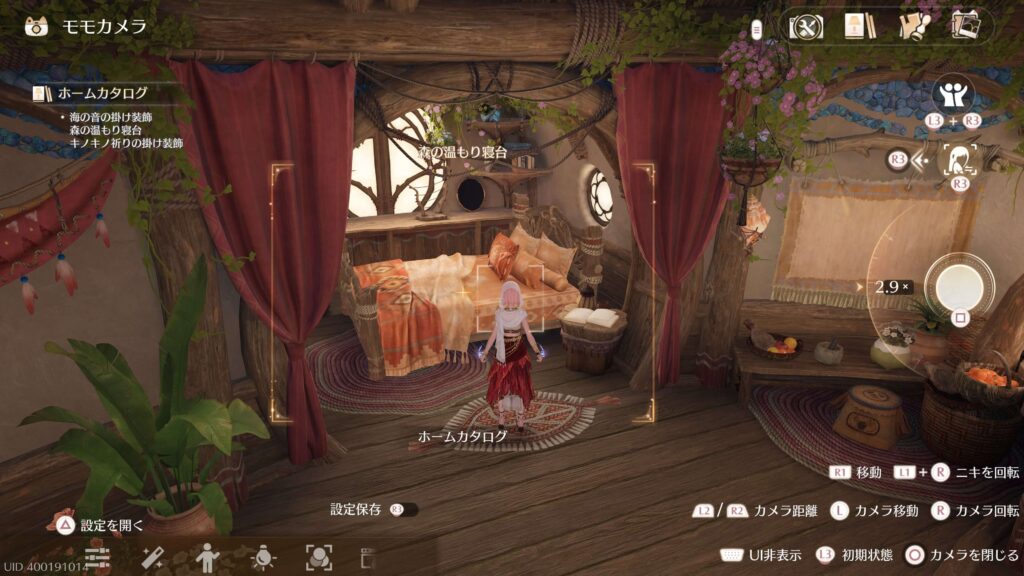
Task: Open the sliders camera parameters tab
Action: 97,556
